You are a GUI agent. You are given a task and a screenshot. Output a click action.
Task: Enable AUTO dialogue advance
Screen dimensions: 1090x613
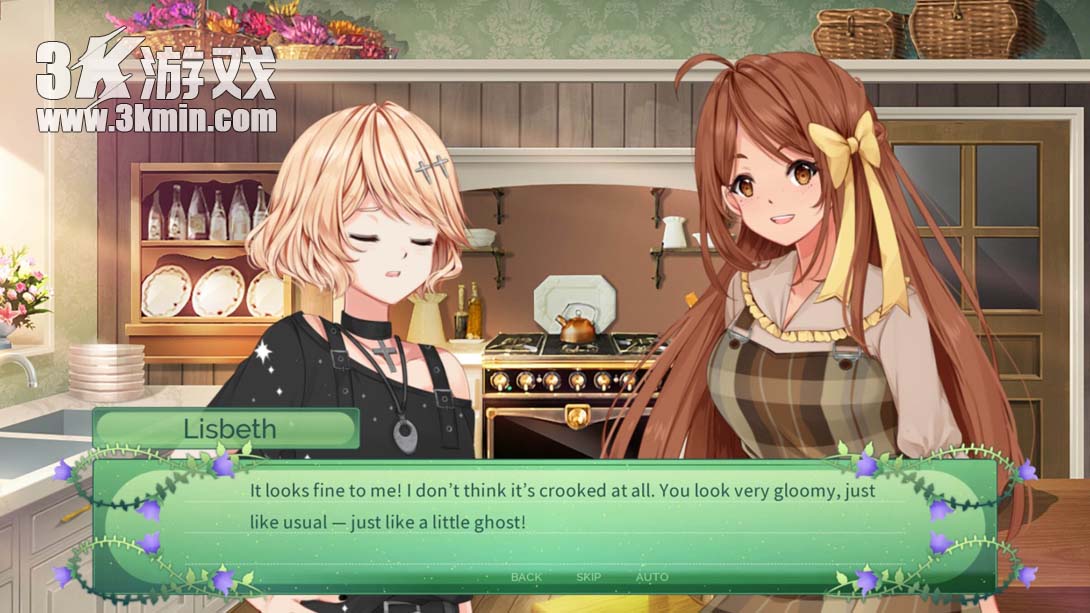(652, 577)
